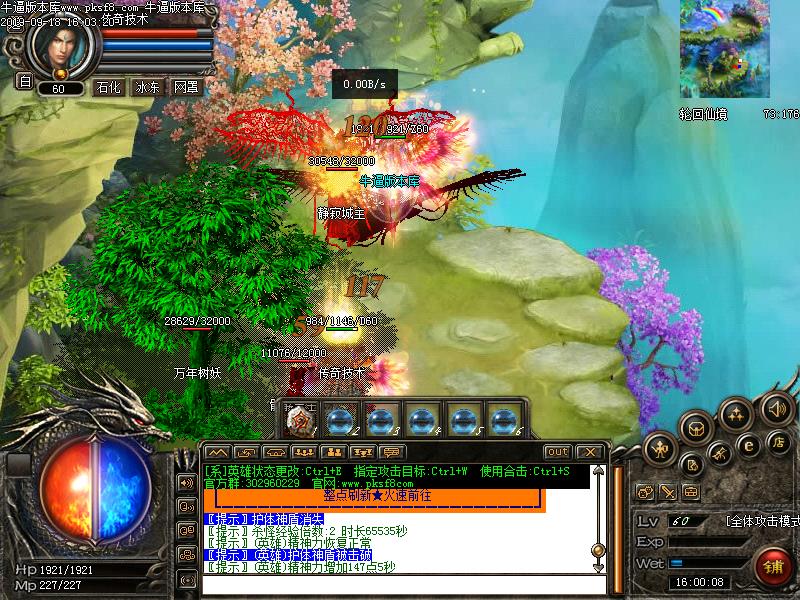800x600 pixels.
Task: Click the chat panel 'out' button
Action: click(x=557, y=452)
